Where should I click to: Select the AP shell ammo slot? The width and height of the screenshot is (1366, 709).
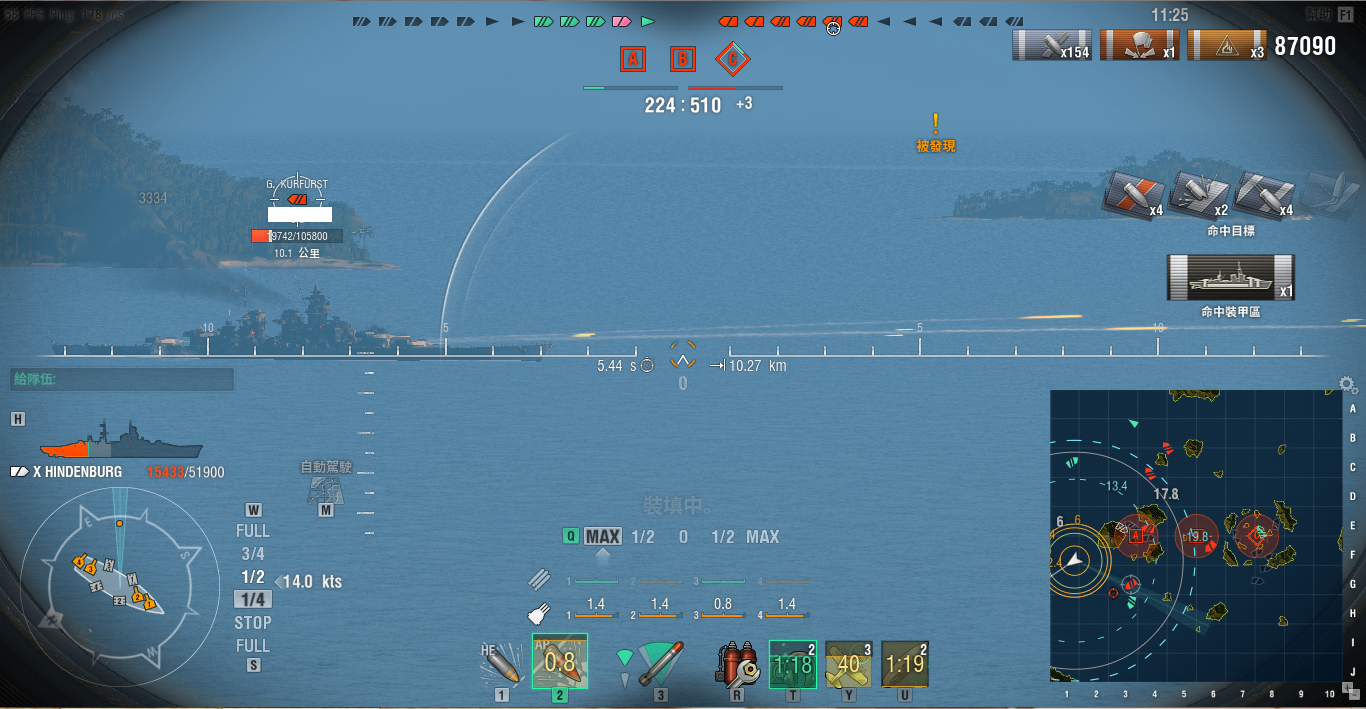tap(560, 661)
